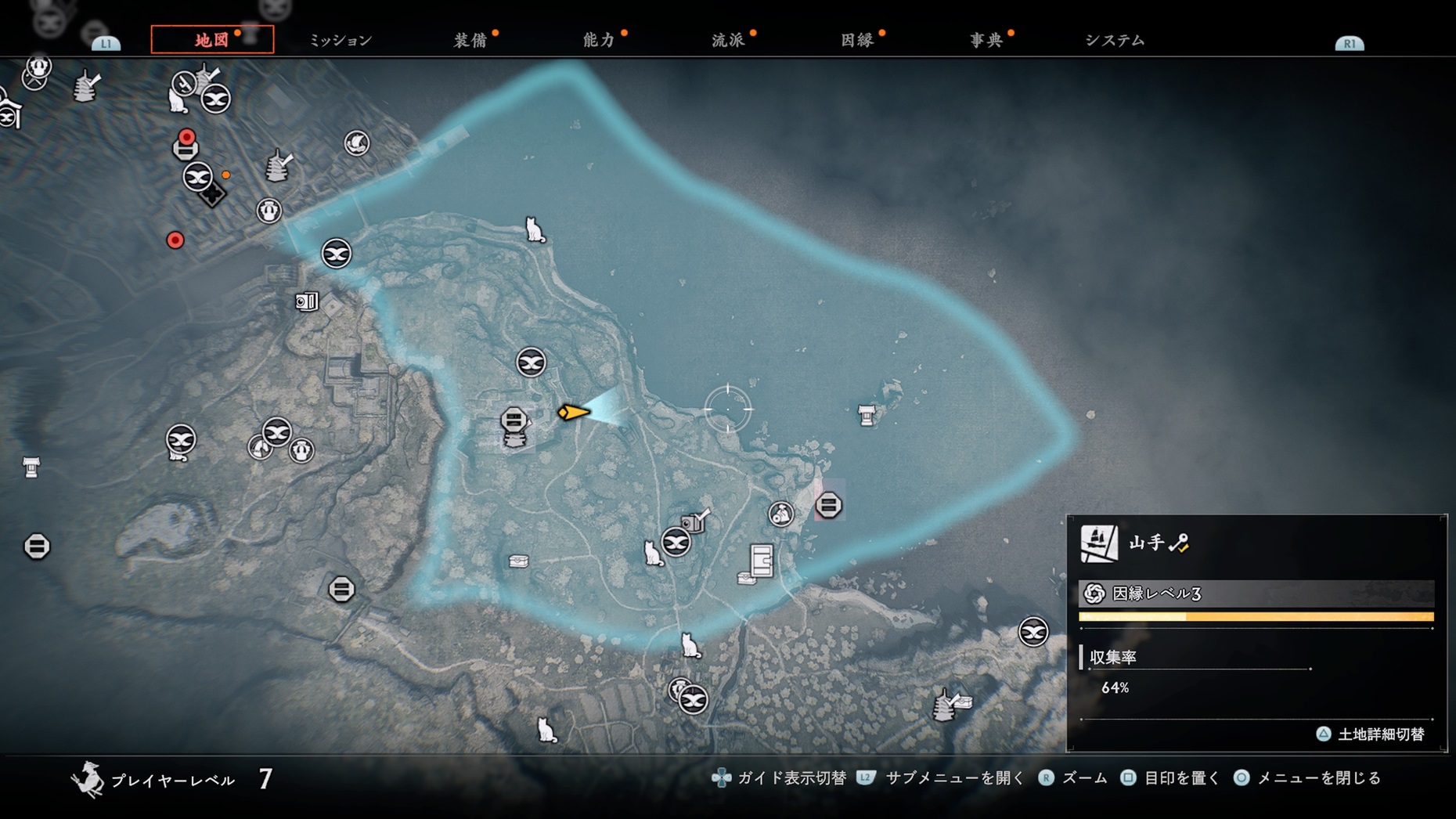Open the 流派 combat styles tab
Screen dimensions: 1456x819
(x=728, y=41)
